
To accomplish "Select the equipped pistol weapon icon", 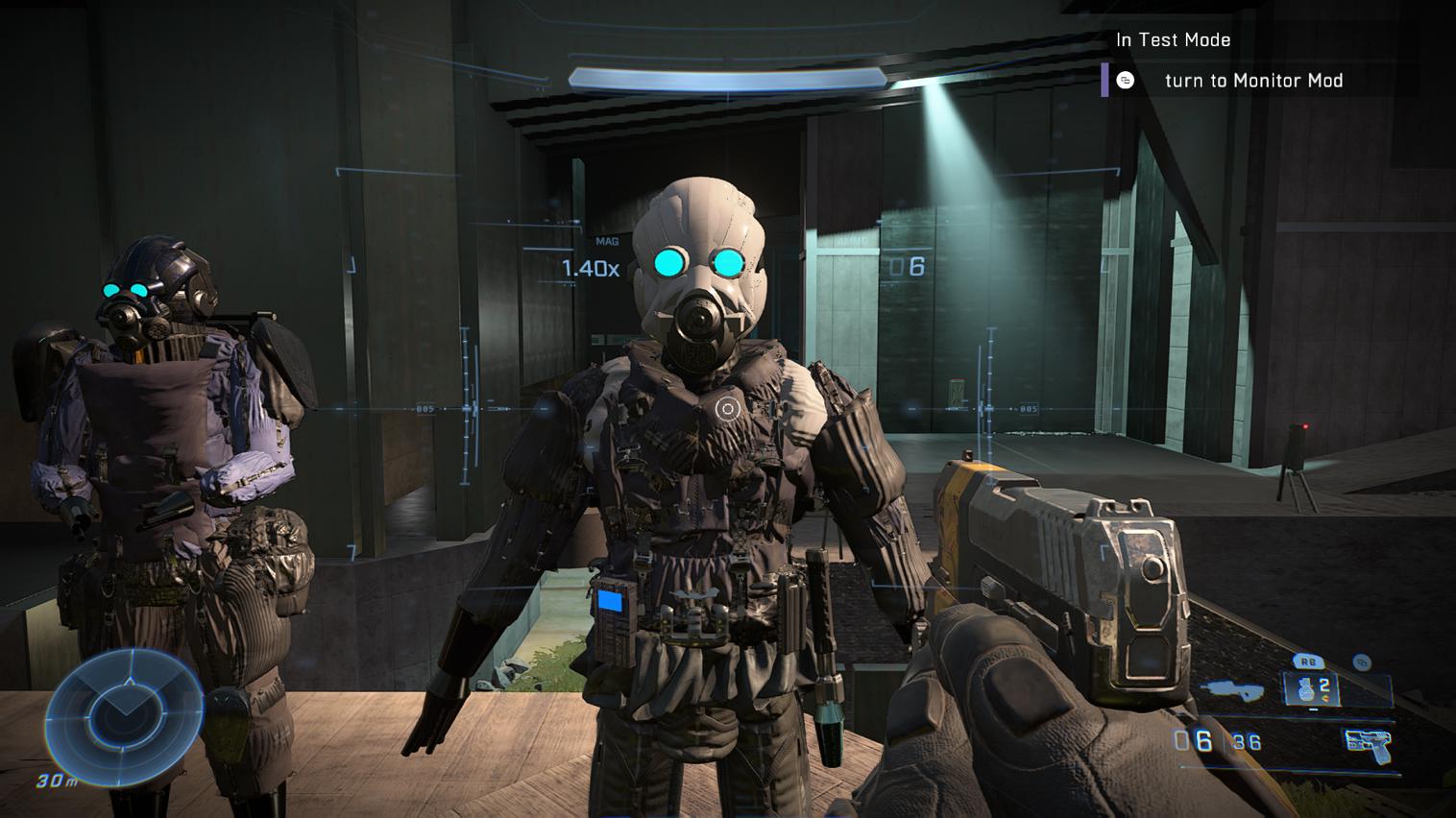I will (1369, 743).
